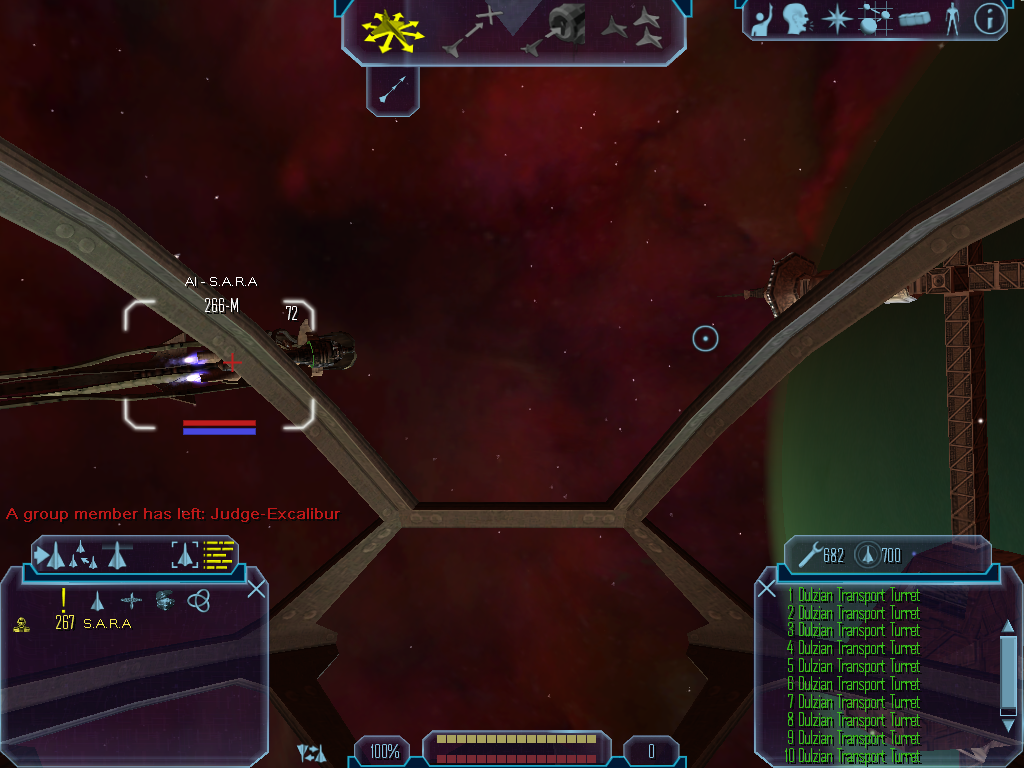The width and height of the screenshot is (1024, 768).
Task: Open the information icon
Action: (x=989, y=19)
